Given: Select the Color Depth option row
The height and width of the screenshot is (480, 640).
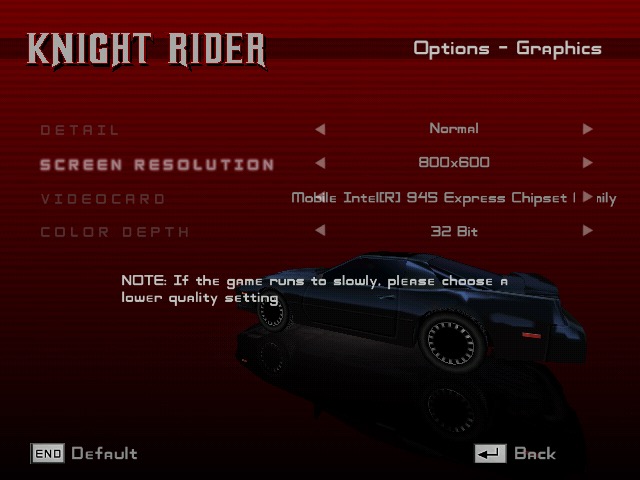Looking at the screenshot, I should pos(115,232).
